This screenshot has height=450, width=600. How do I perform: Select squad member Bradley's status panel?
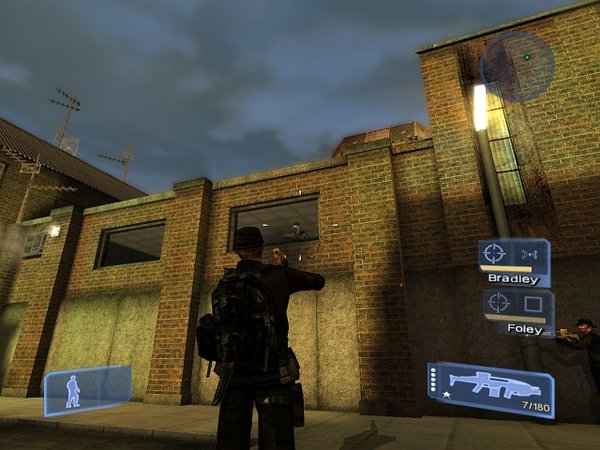[513, 262]
